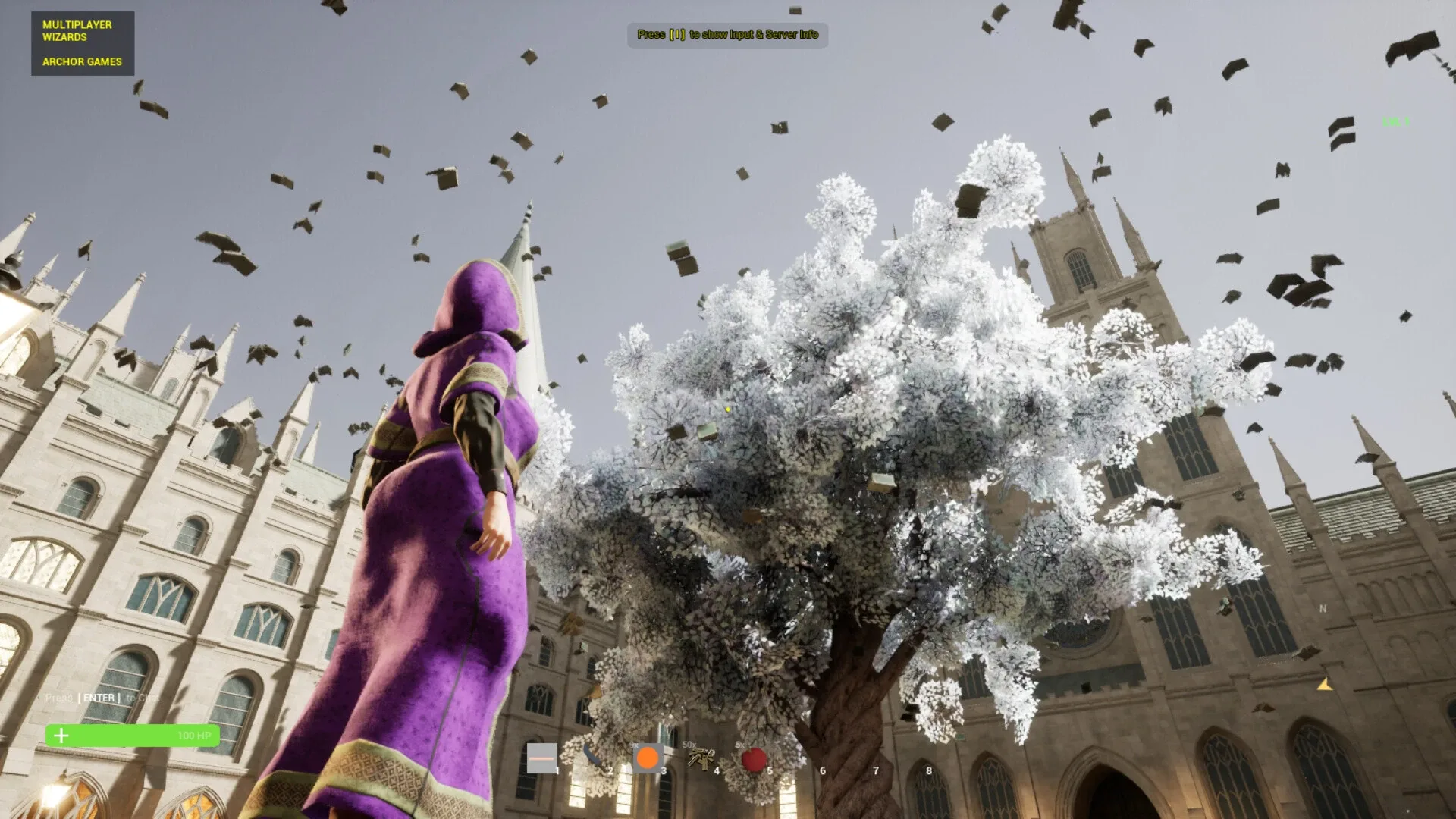Click the MULTIPLAYER WIZARDS logo emblem

point(83,43)
